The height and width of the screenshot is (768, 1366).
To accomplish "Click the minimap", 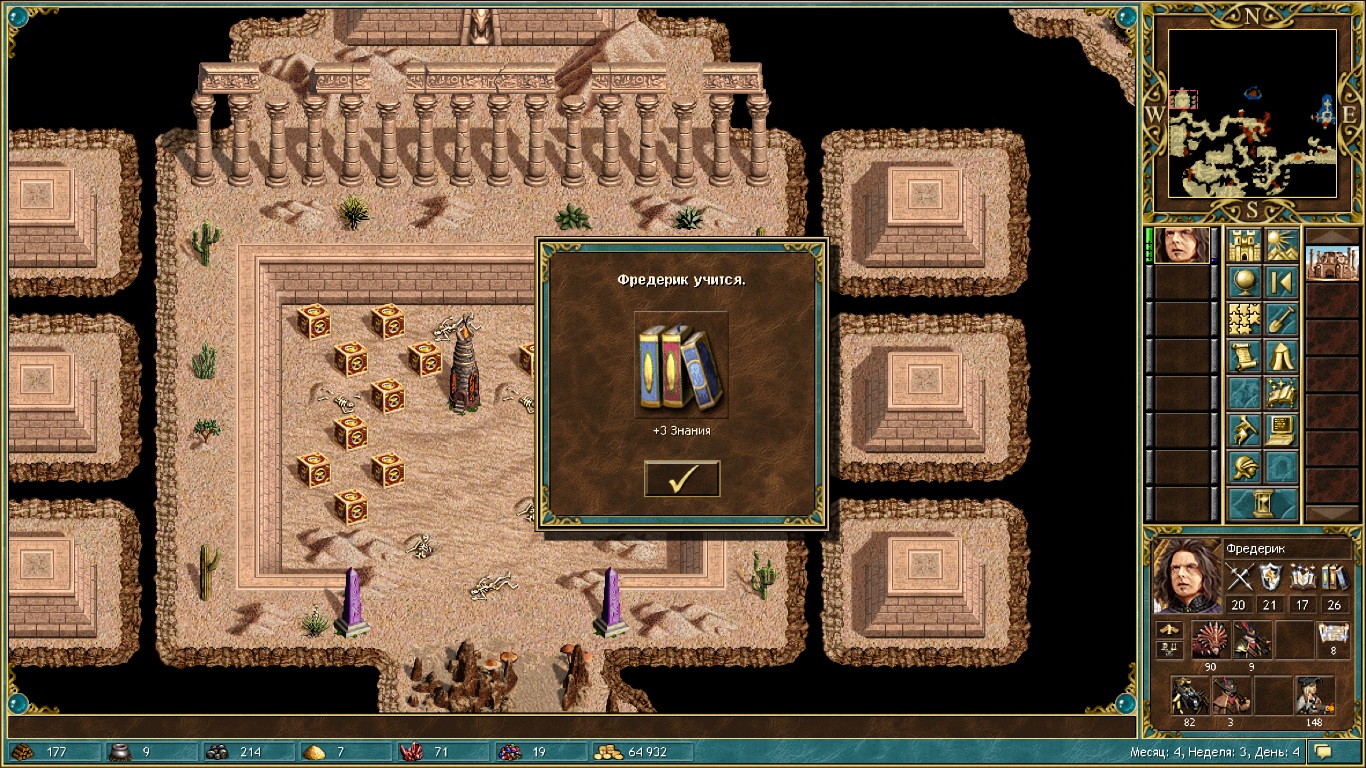I will (x=1252, y=111).
